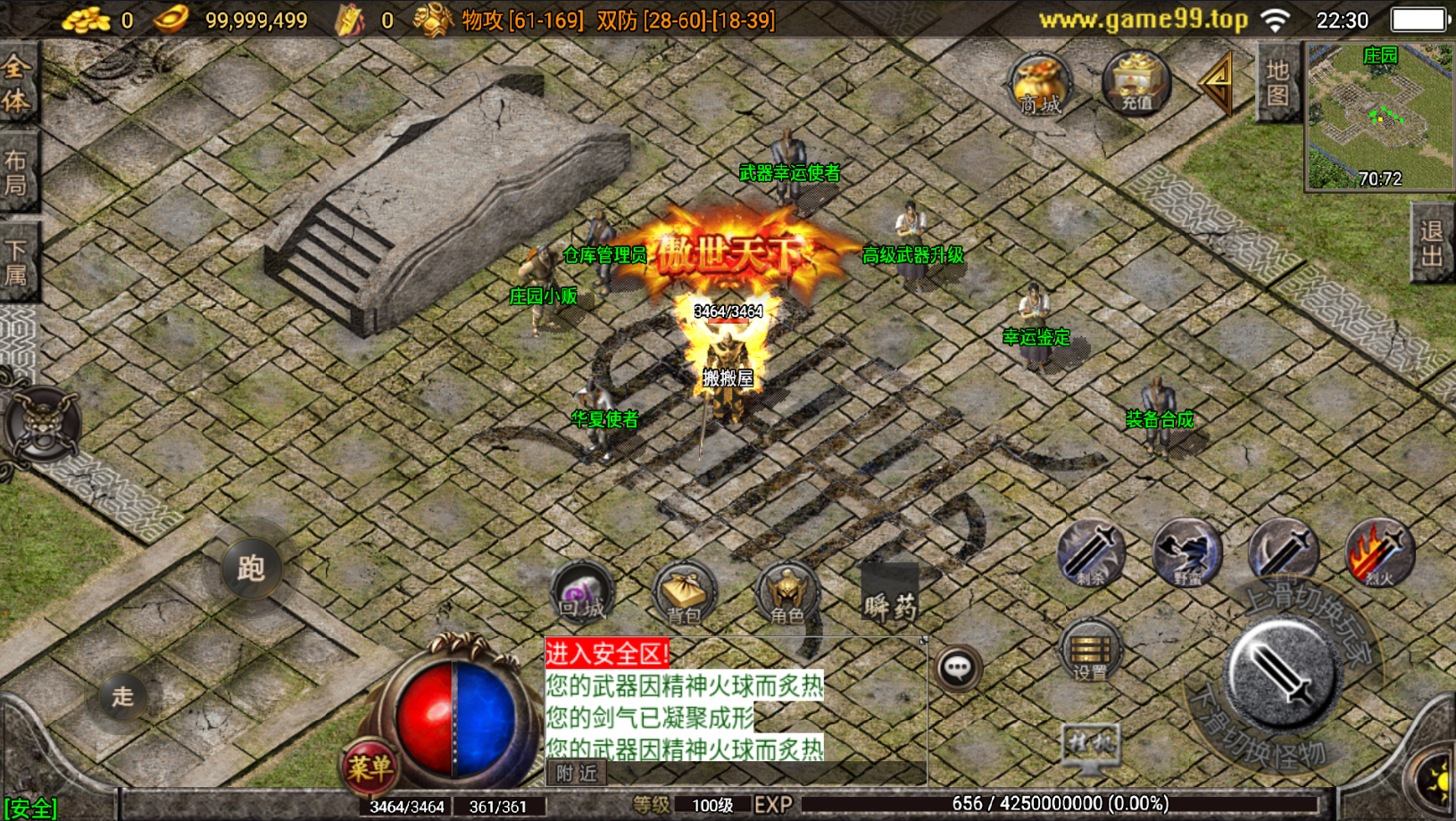1456x821 pixels.
Task: Toggle 走 walk movement mode
Action: 123,696
